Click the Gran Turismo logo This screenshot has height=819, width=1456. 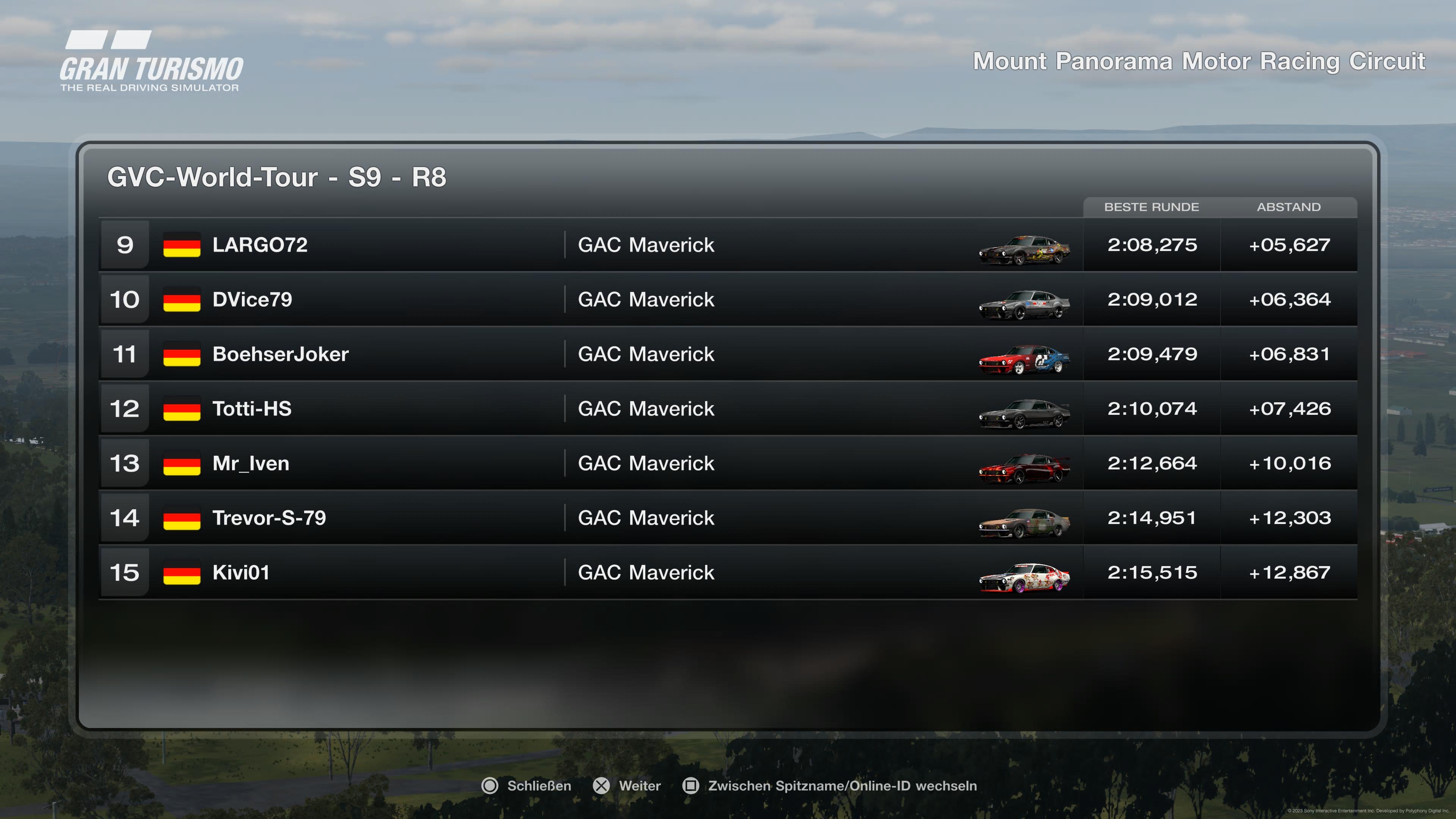[152, 62]
